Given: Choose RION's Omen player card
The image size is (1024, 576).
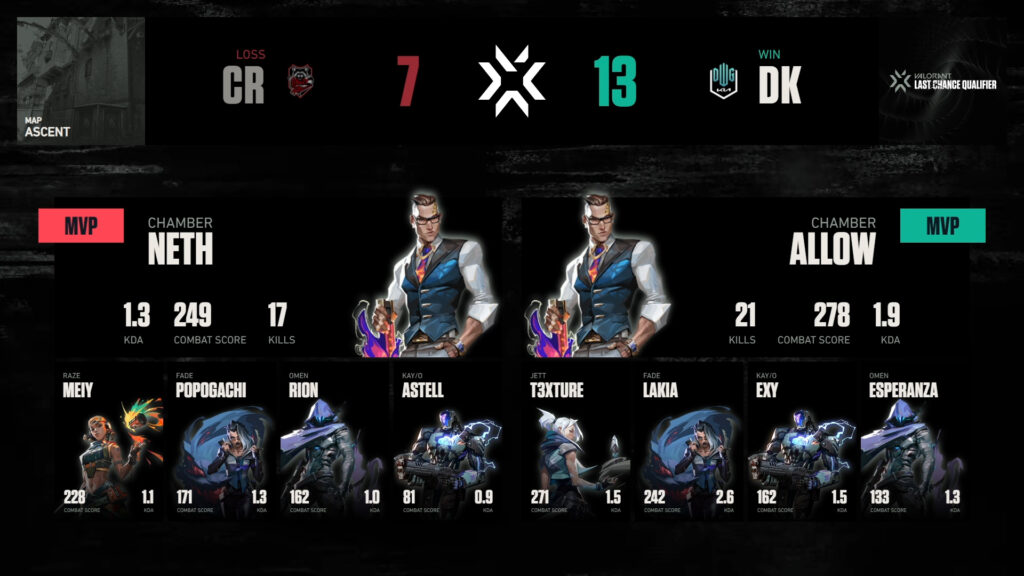Looking at the screenshot, I should pyautogui.click(x=332, y=440).
